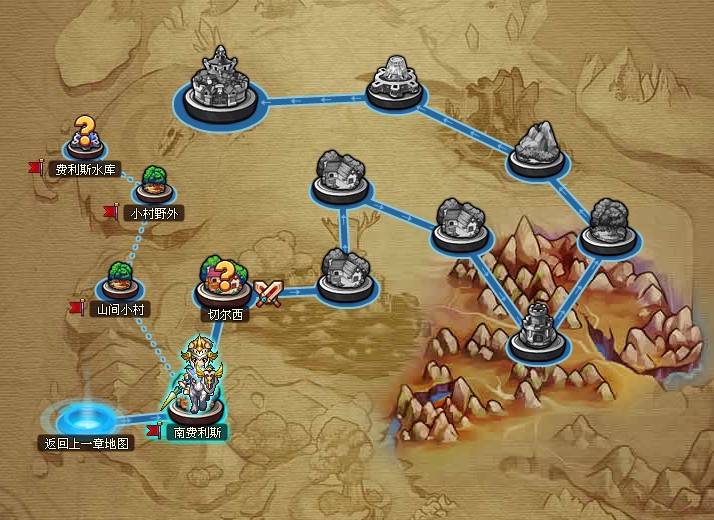The width and height of the screenshot is (714, 520).
Task: Open the 小村野外 stage node
Action: pos(152,187)
